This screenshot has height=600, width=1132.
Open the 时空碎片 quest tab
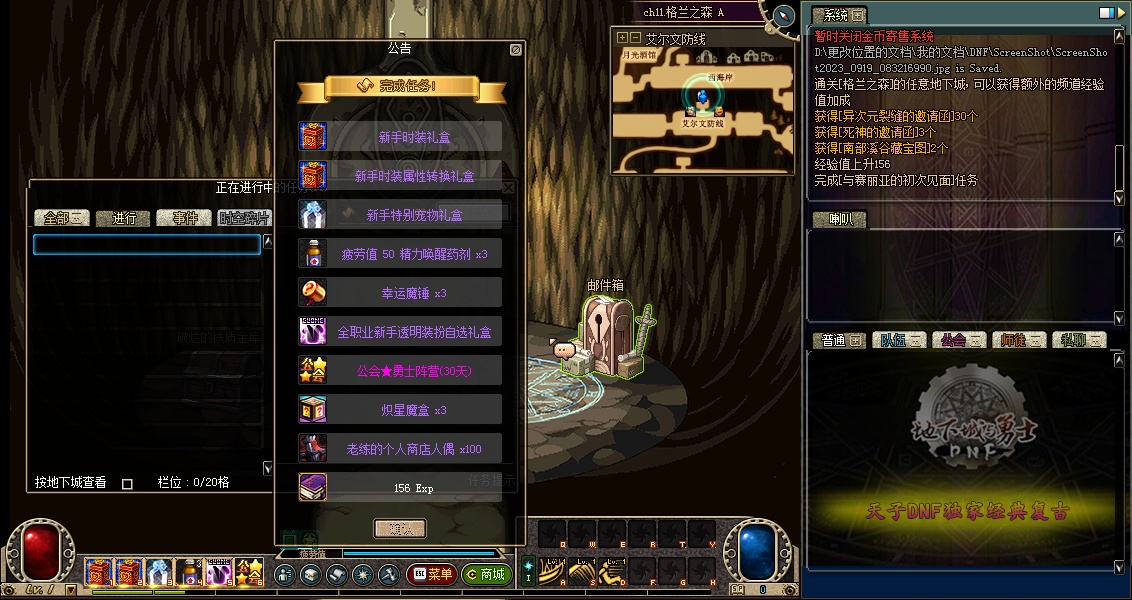[244, 218]
